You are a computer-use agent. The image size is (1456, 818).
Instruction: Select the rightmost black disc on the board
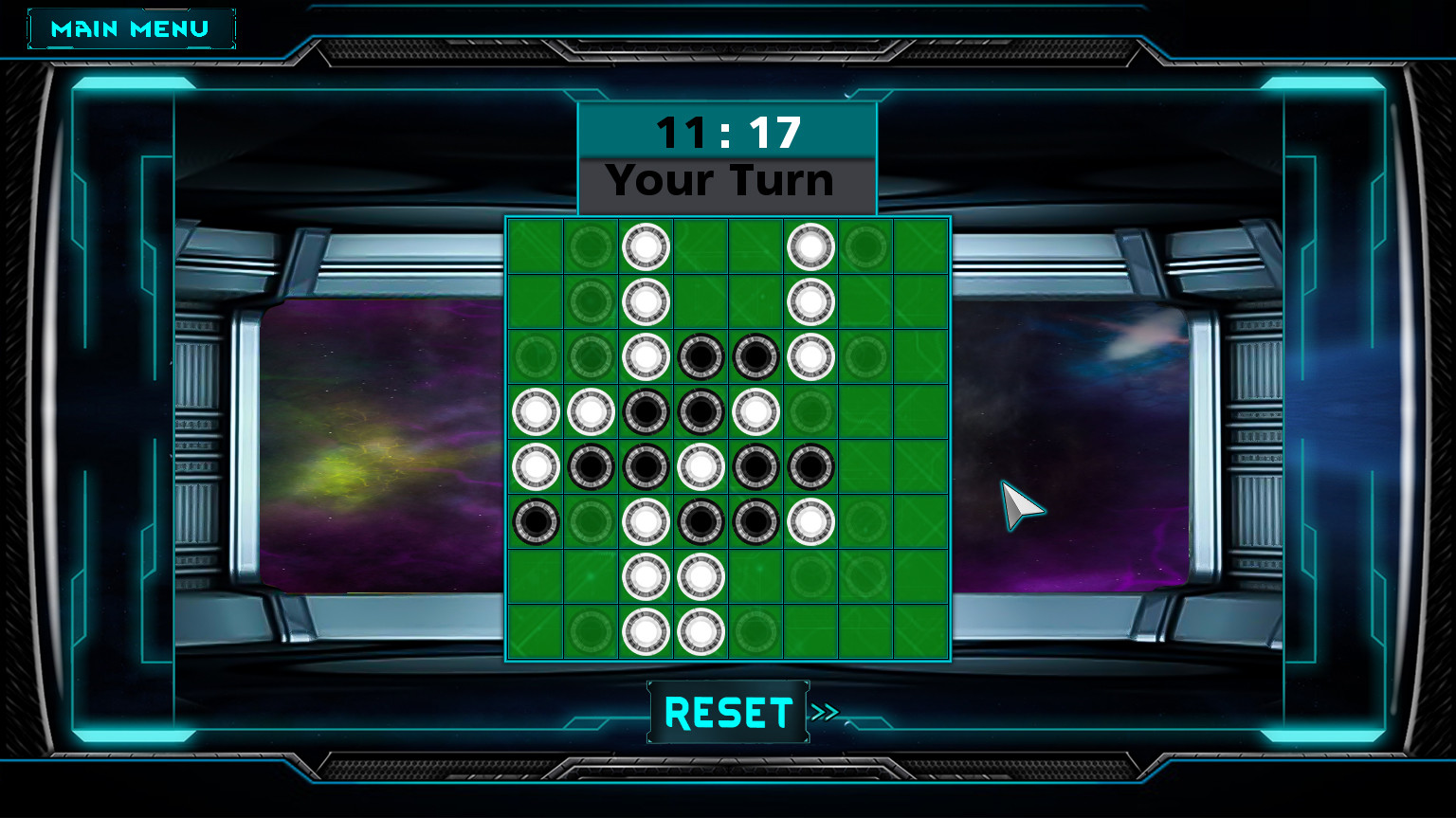pyautogui.click(x=810, y=465)
